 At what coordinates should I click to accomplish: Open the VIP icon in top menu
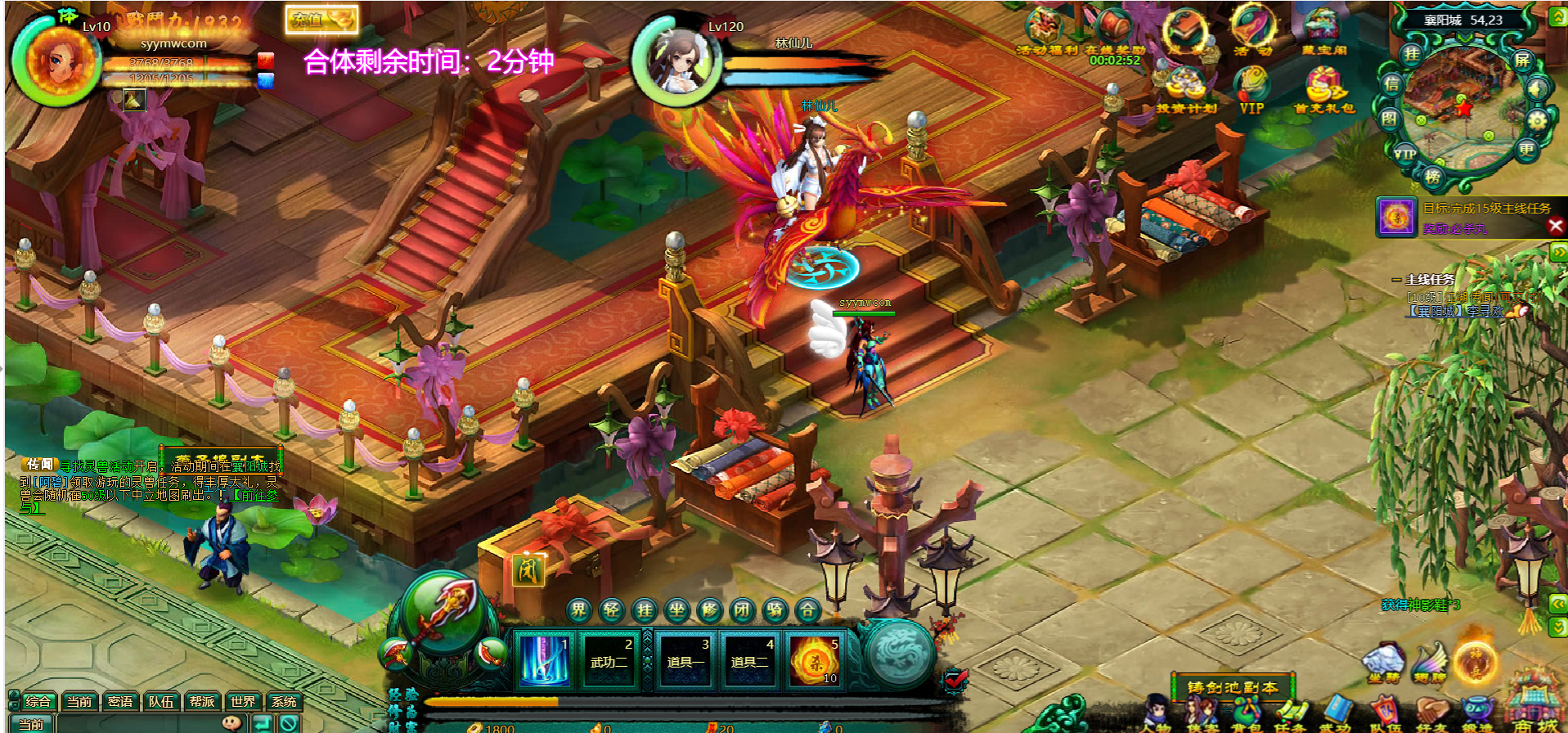pyautogui.click(x=1251, y=90)
